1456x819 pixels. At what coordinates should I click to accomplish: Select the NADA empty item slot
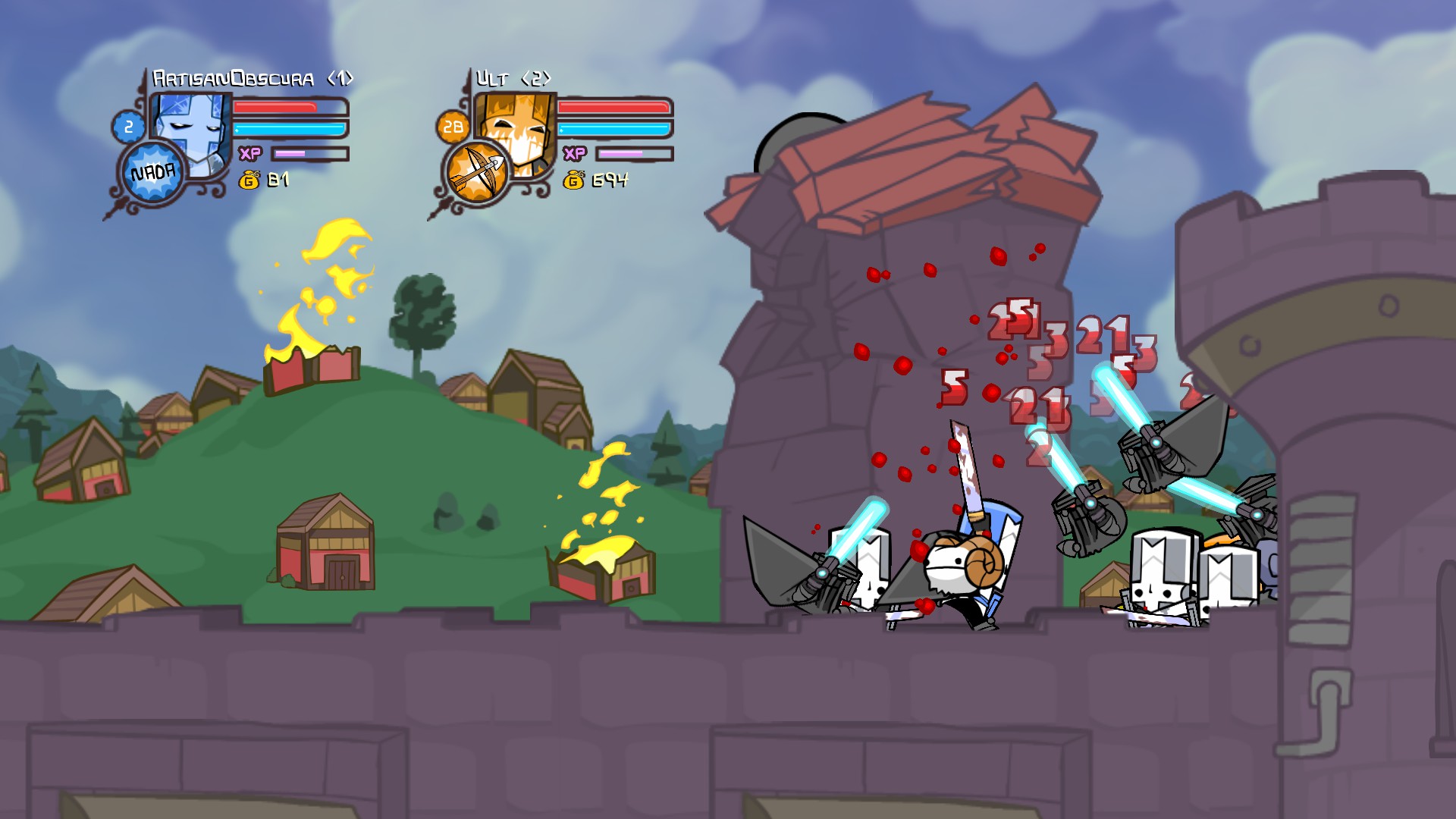(154, 173)
